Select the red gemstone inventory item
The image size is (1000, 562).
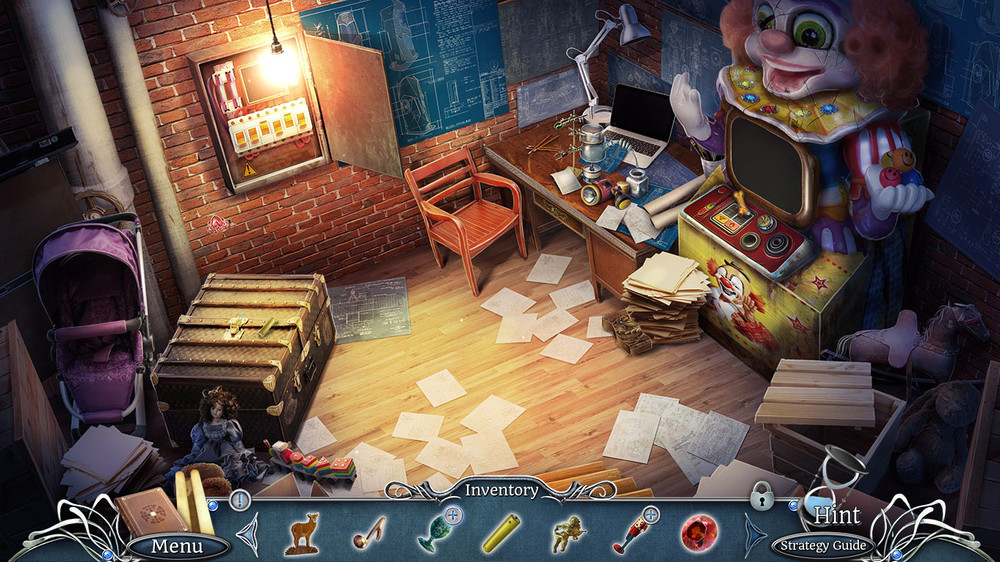[699, 531]
